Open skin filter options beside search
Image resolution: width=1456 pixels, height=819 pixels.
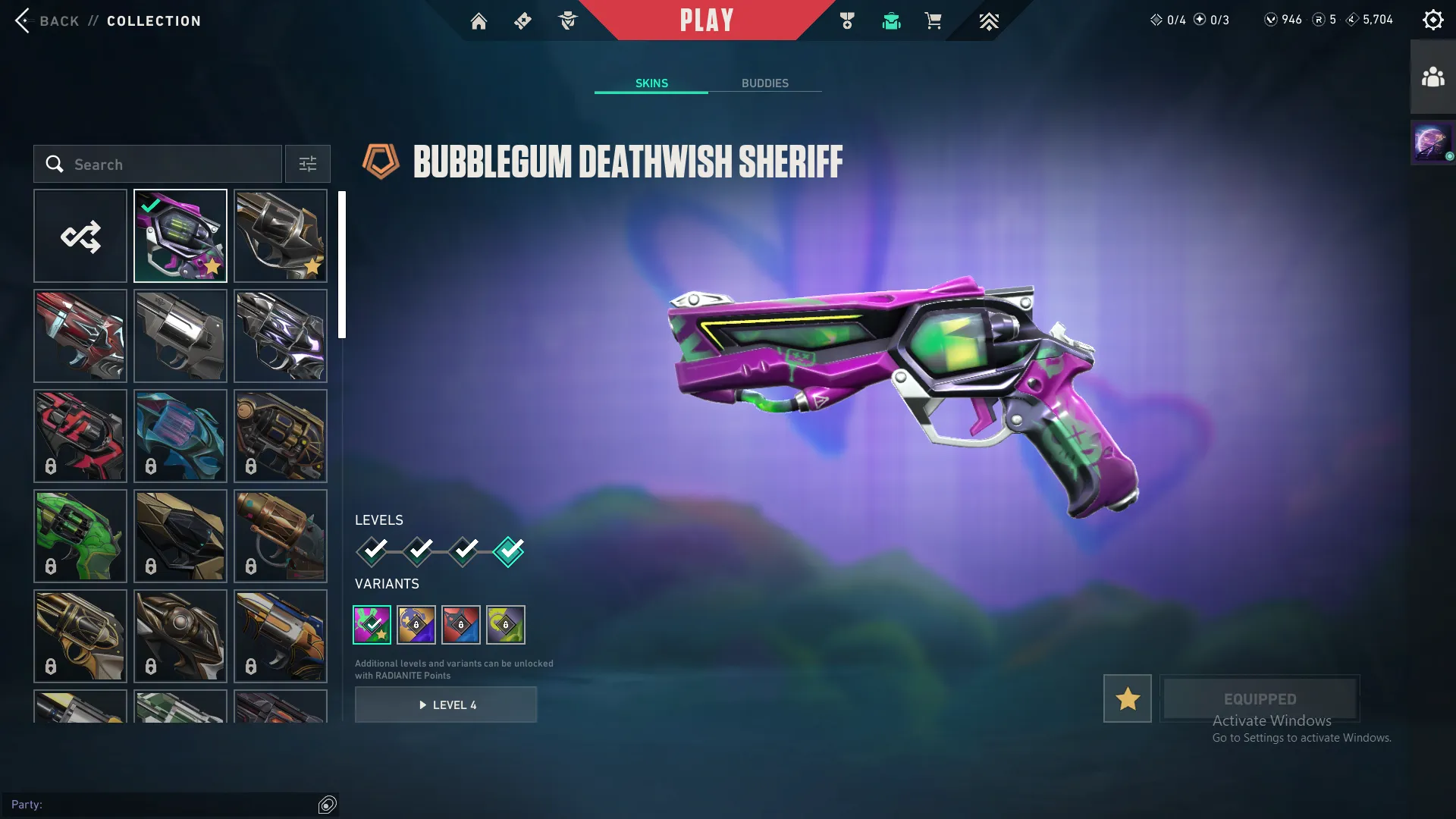click(x=307, y=164)
